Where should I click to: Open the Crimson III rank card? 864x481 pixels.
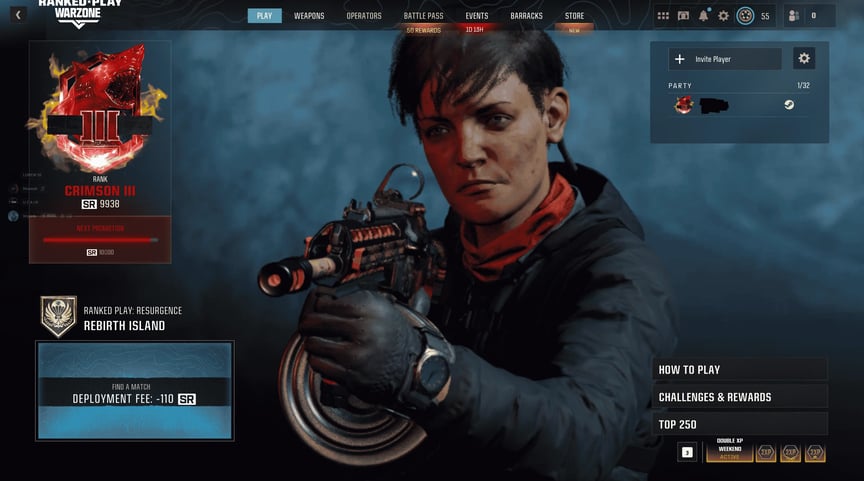coord(100,151)
